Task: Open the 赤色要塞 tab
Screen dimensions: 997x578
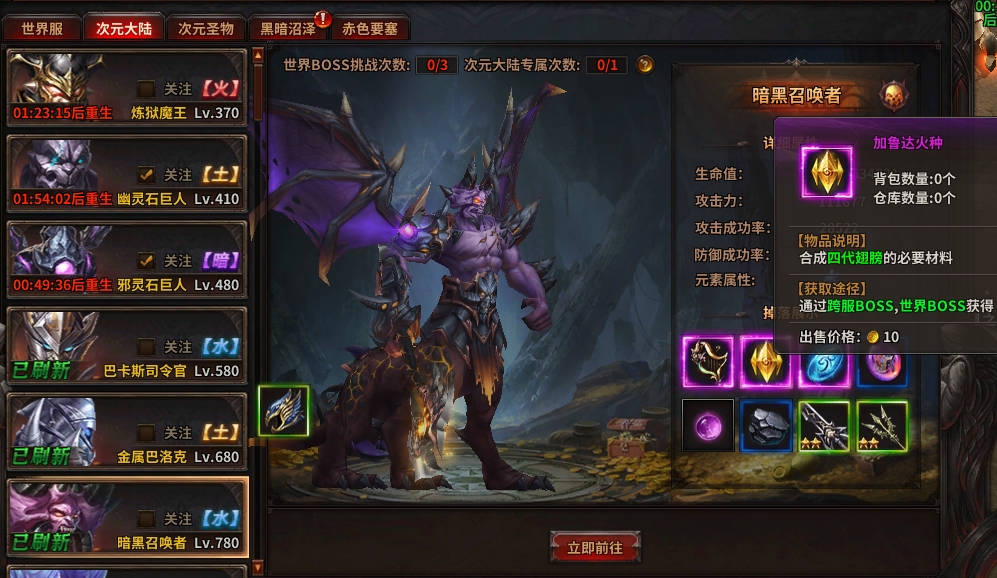Action: (369, 29)
